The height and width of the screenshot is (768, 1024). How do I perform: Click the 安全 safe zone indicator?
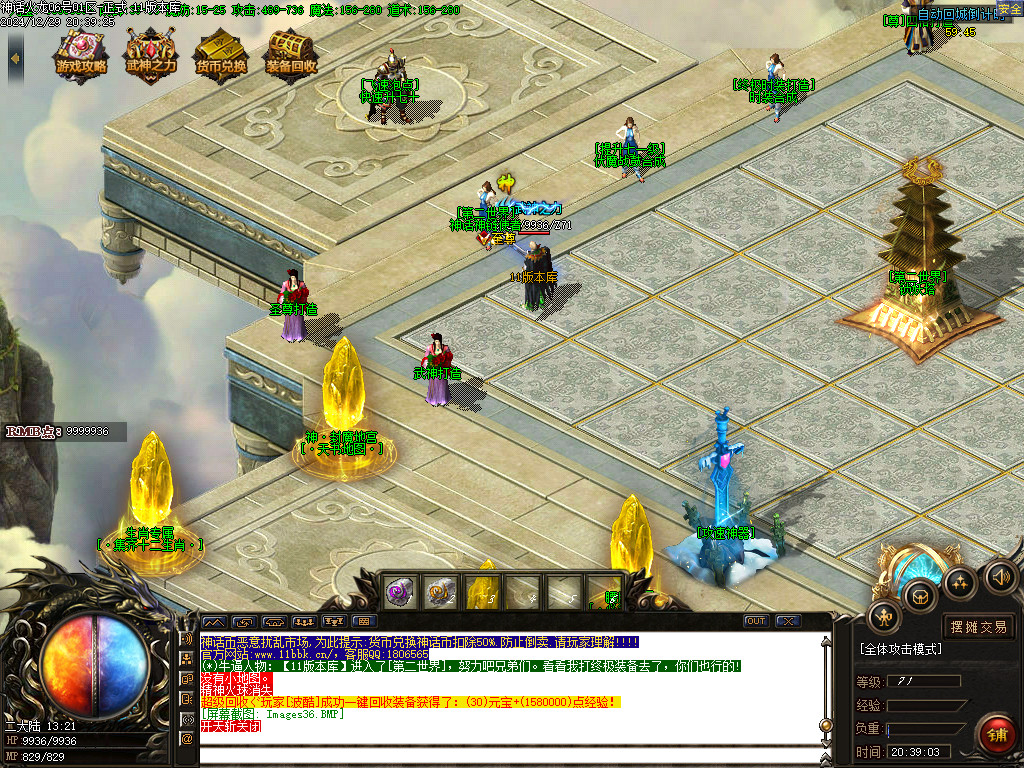point(1009,9)
